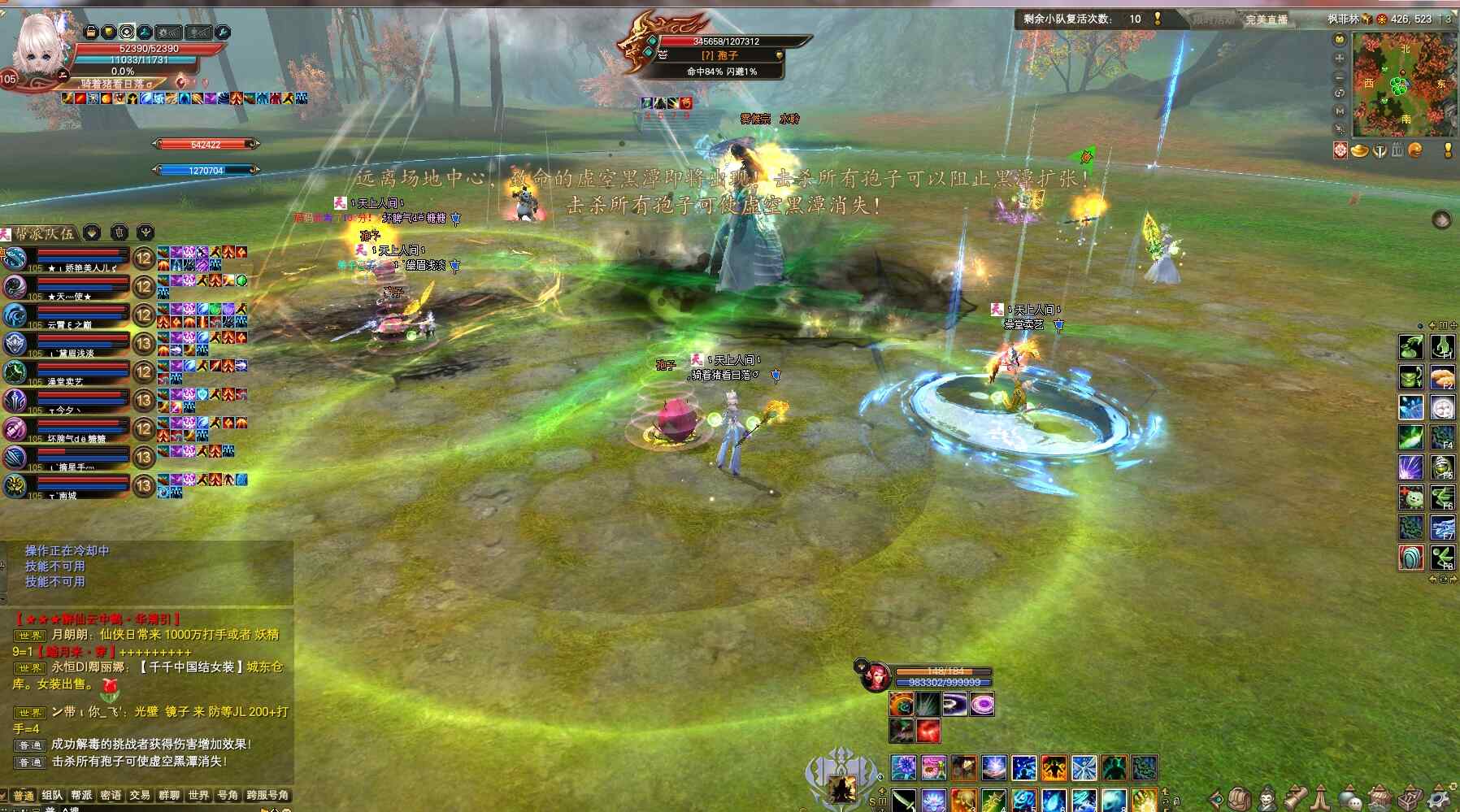
Task: Select the boss target frame 孢子
Action: pyautogui.click(x=719, y=54)
